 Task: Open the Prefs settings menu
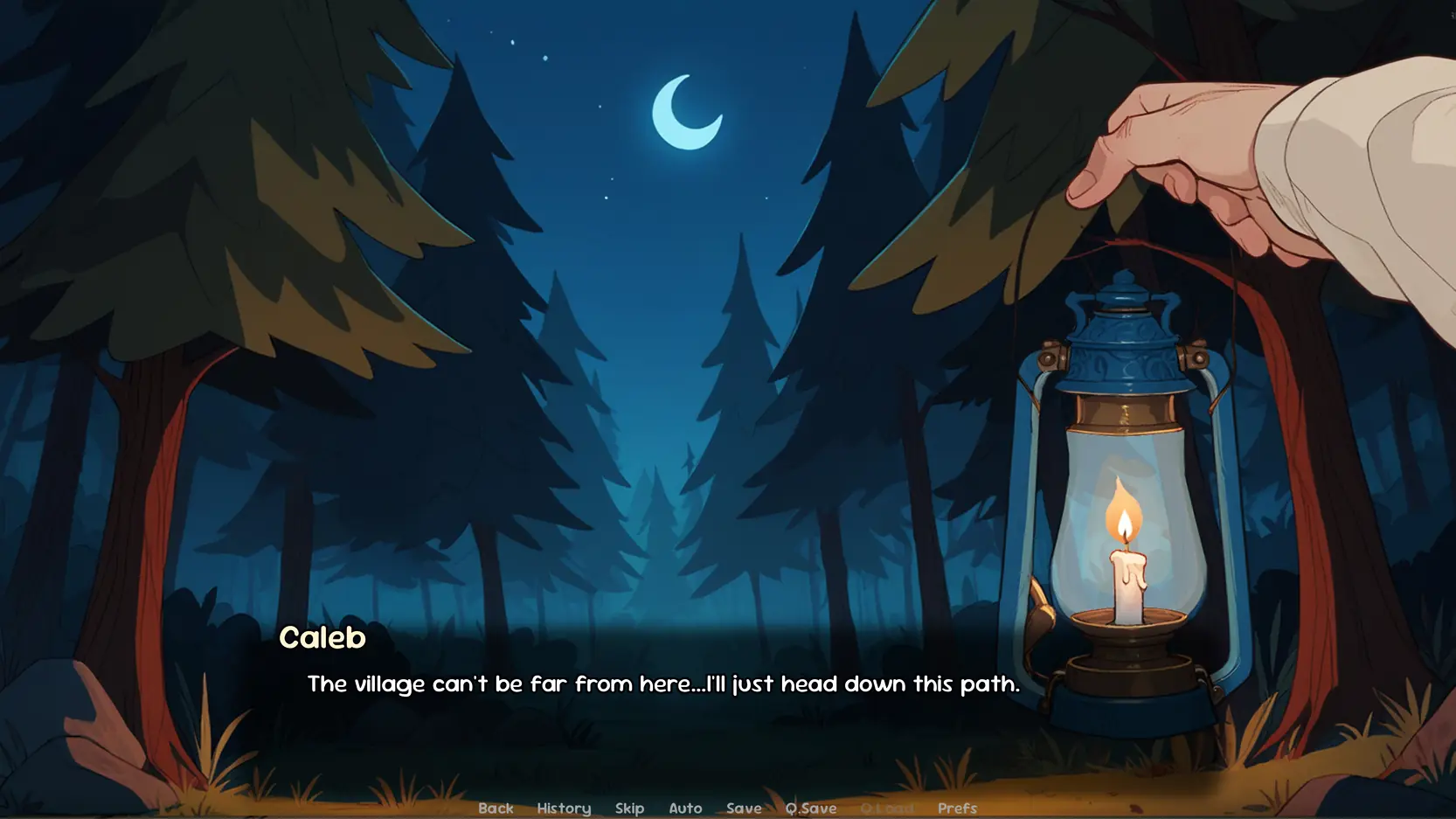coord(957,809)
